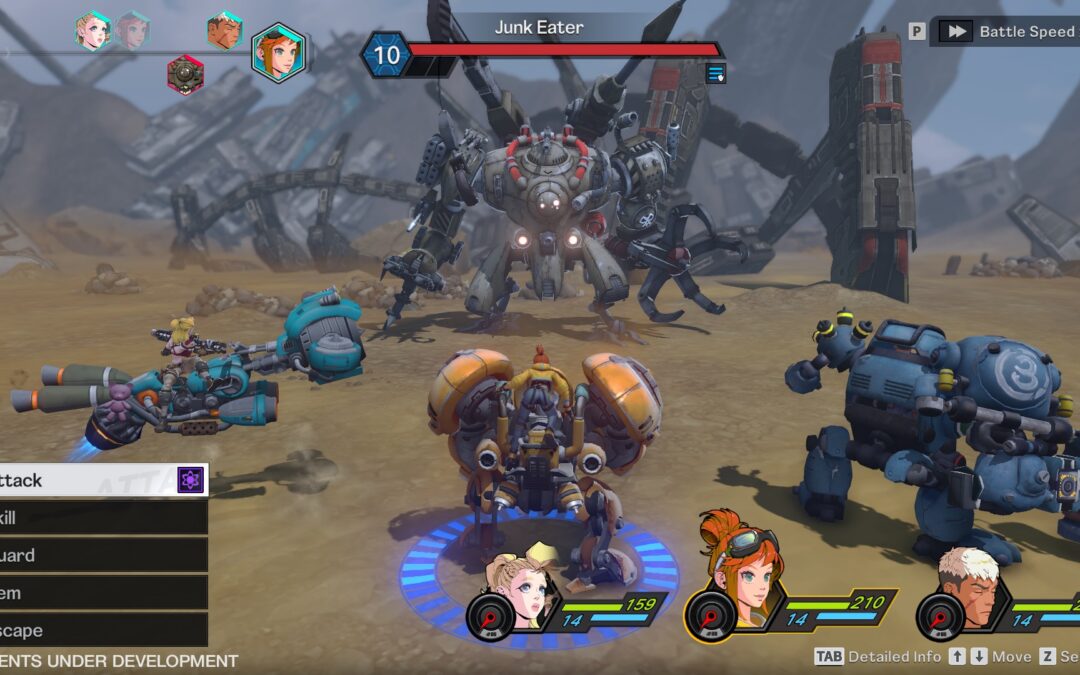Choose Escape from the battle menu
1080x675 pixels.
[x=100, y=631]
